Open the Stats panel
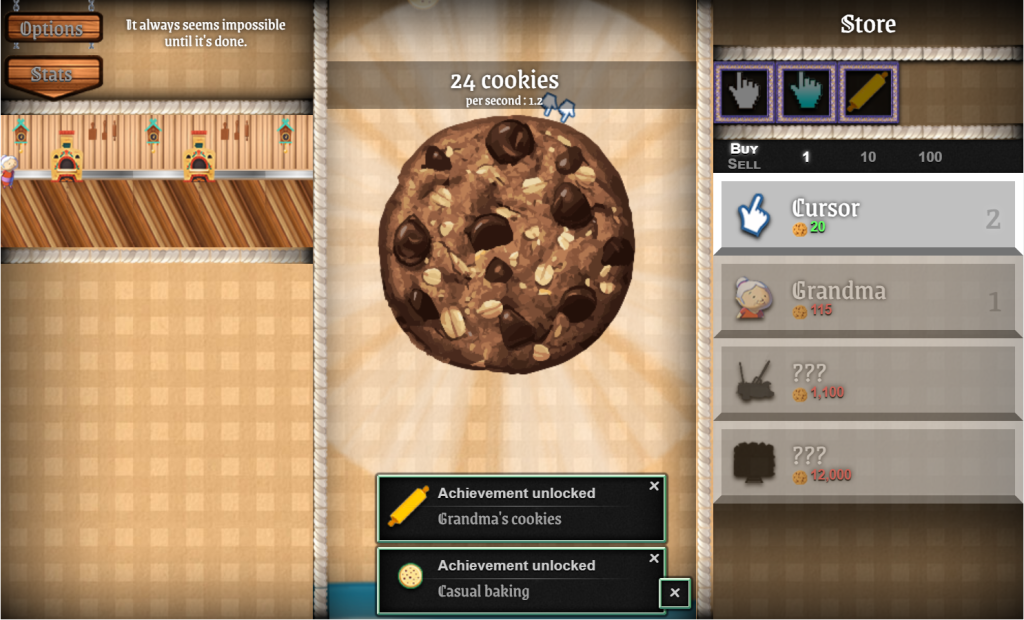 pyautogui.click(x=52, y=74)
